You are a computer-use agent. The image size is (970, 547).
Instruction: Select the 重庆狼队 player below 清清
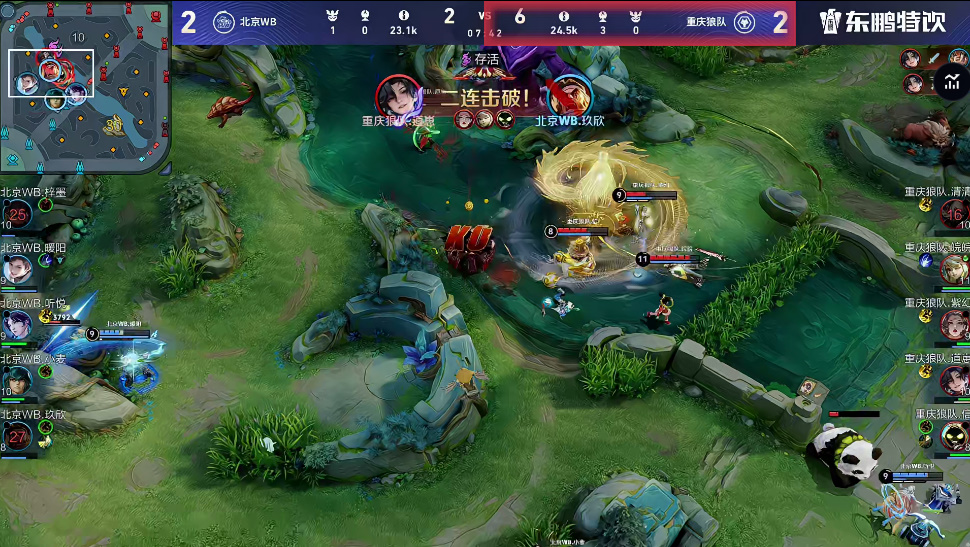953,269
